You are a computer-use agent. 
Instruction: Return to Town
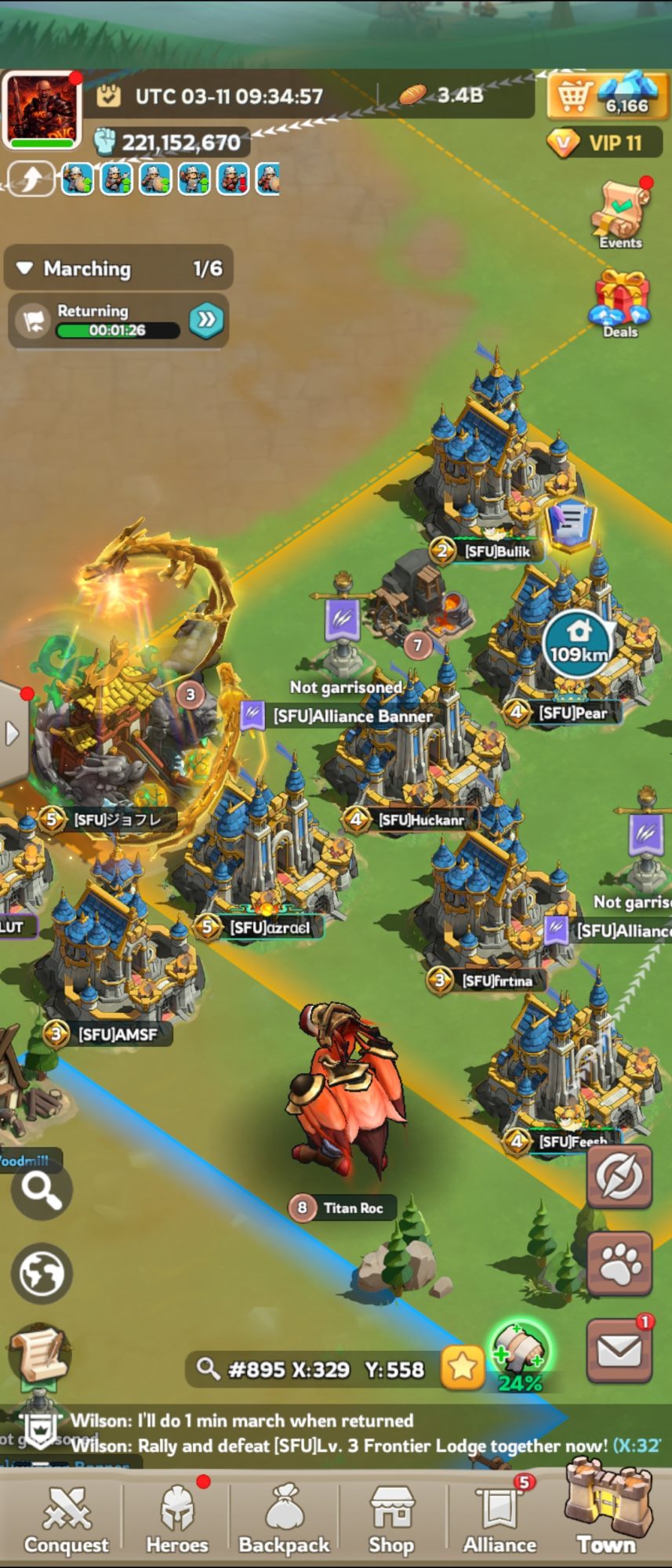coord(606,1513)
